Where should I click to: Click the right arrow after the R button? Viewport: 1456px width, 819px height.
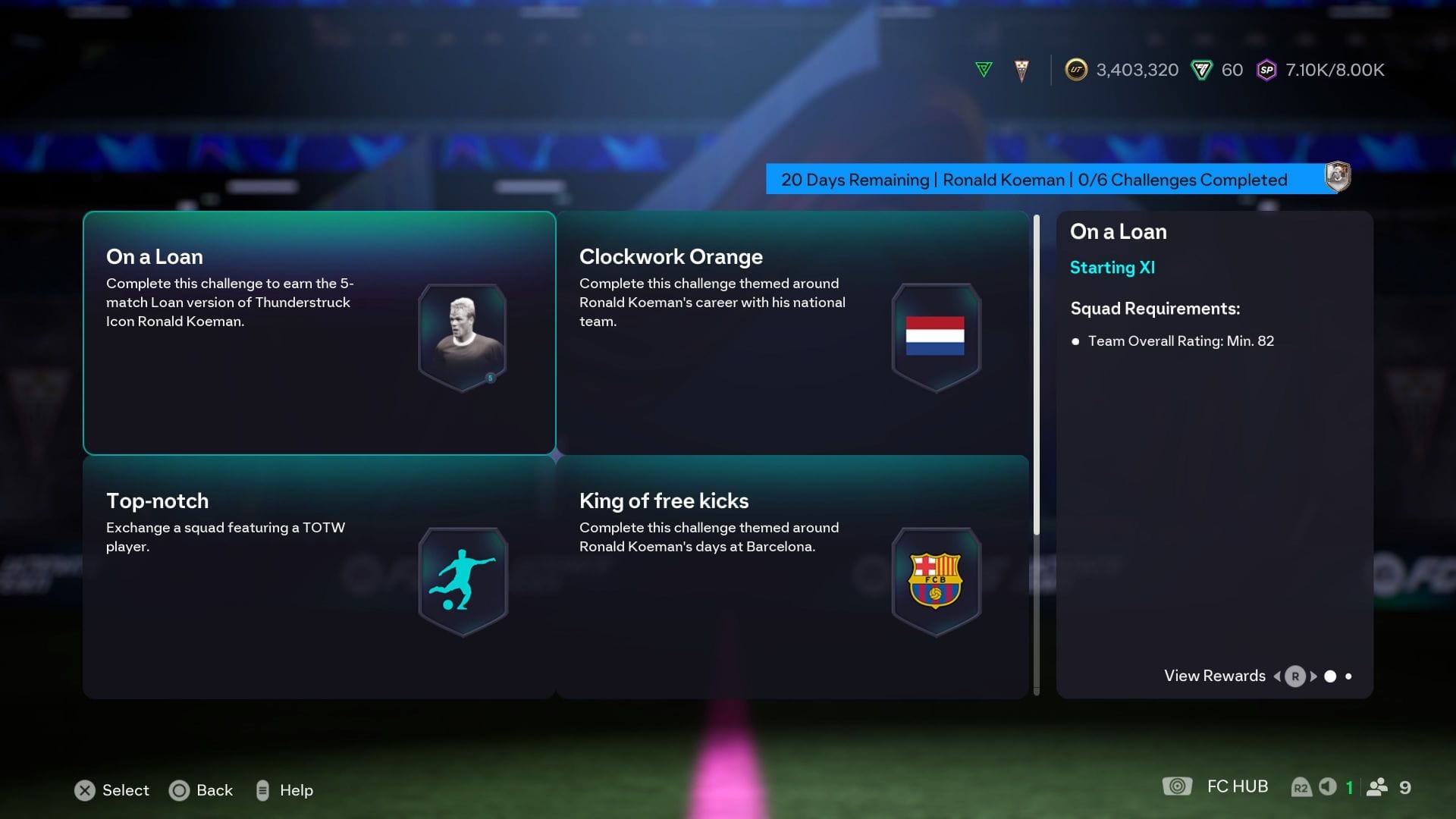click(1313, 676)
